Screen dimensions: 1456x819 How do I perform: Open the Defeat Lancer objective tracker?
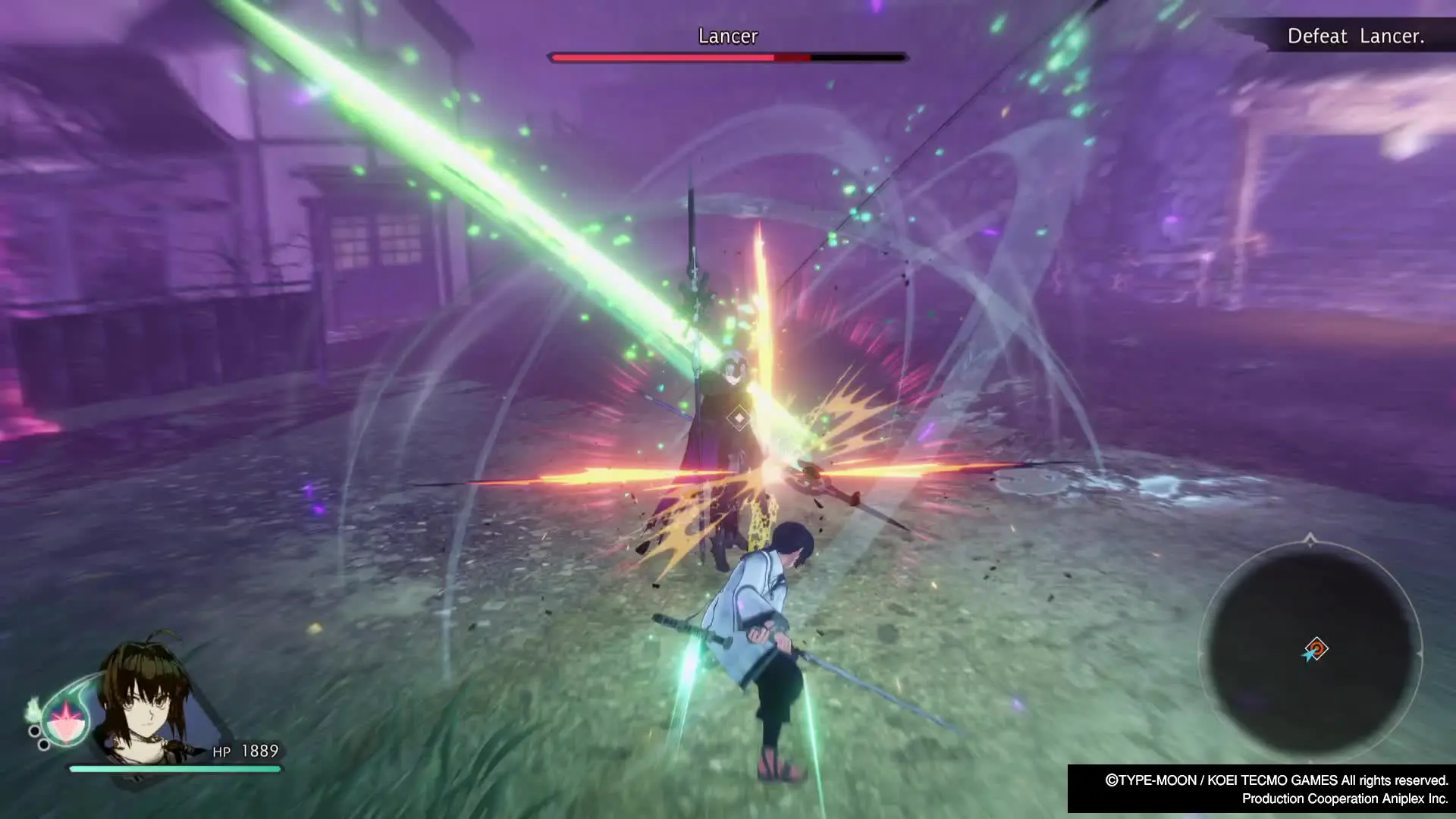point(1355,36)
